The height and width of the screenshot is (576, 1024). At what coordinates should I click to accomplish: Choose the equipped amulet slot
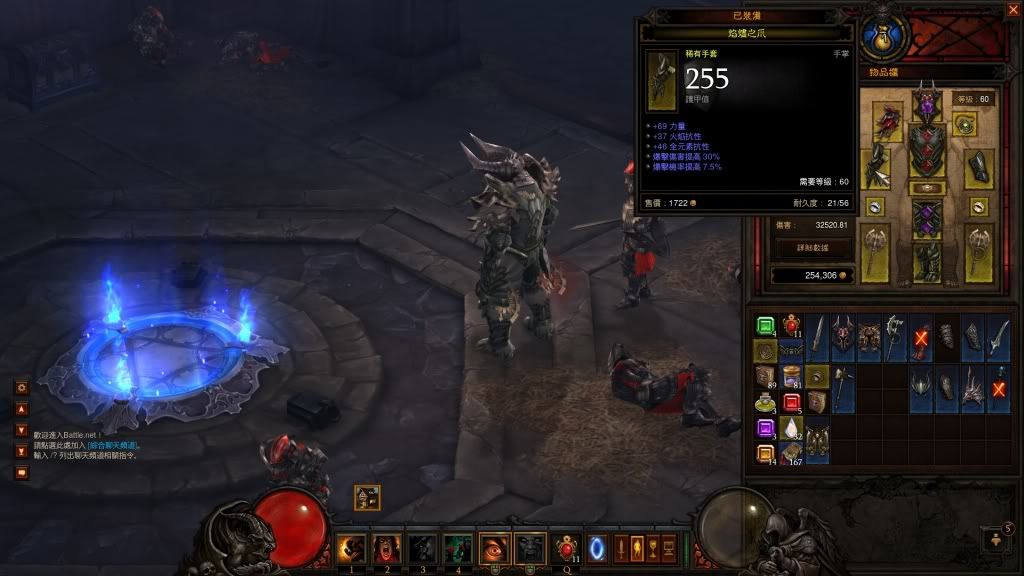tap(965, 124)
